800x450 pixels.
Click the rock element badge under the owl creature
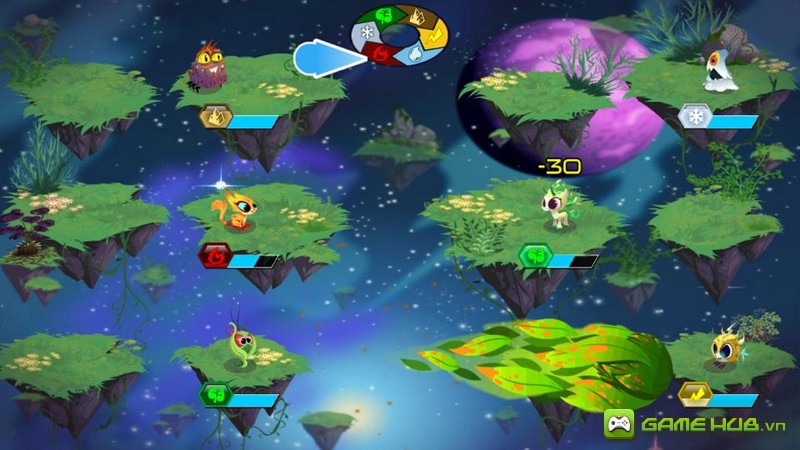[214, 119]
